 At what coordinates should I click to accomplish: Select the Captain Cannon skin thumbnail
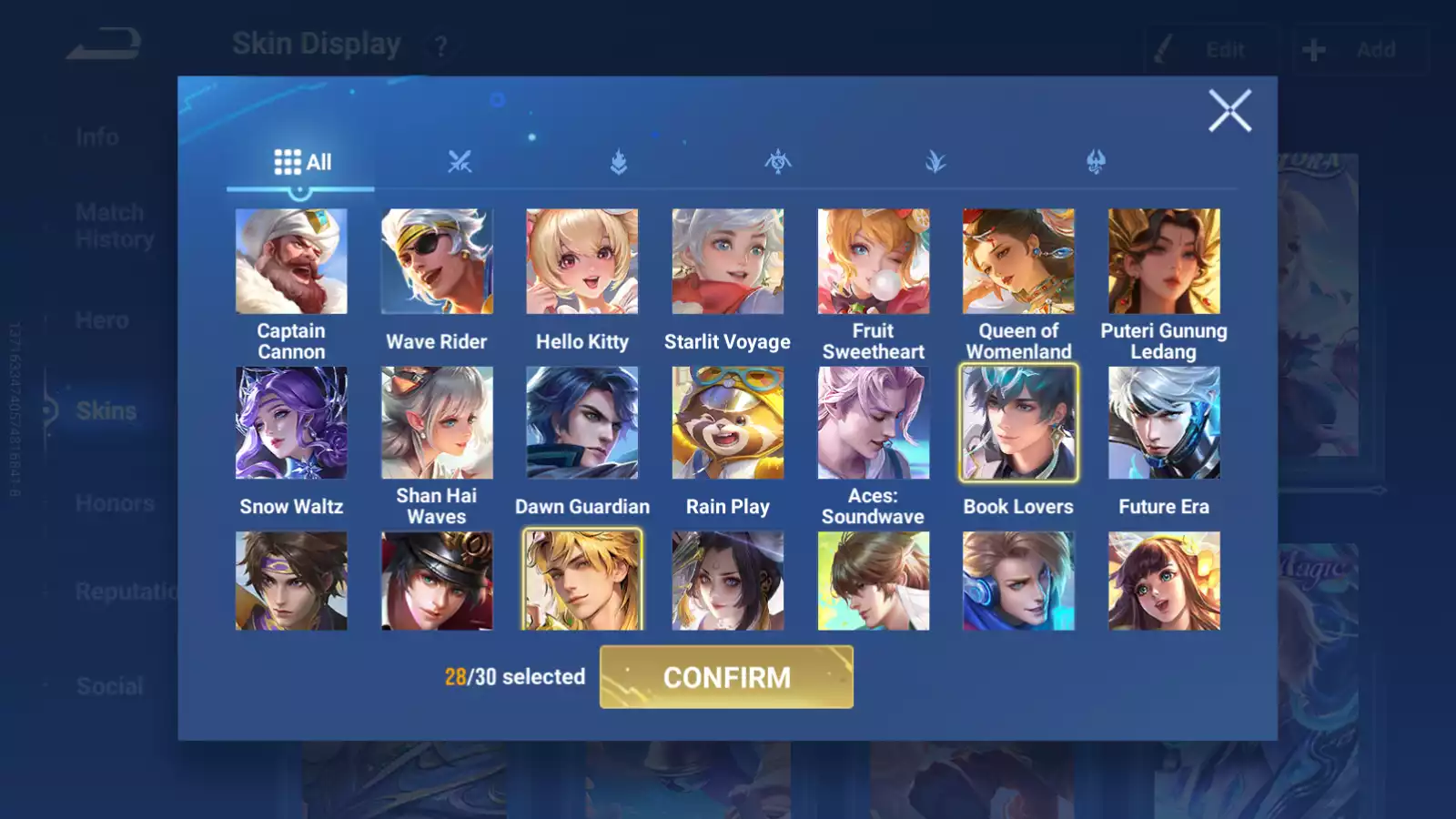click(290, 261)
